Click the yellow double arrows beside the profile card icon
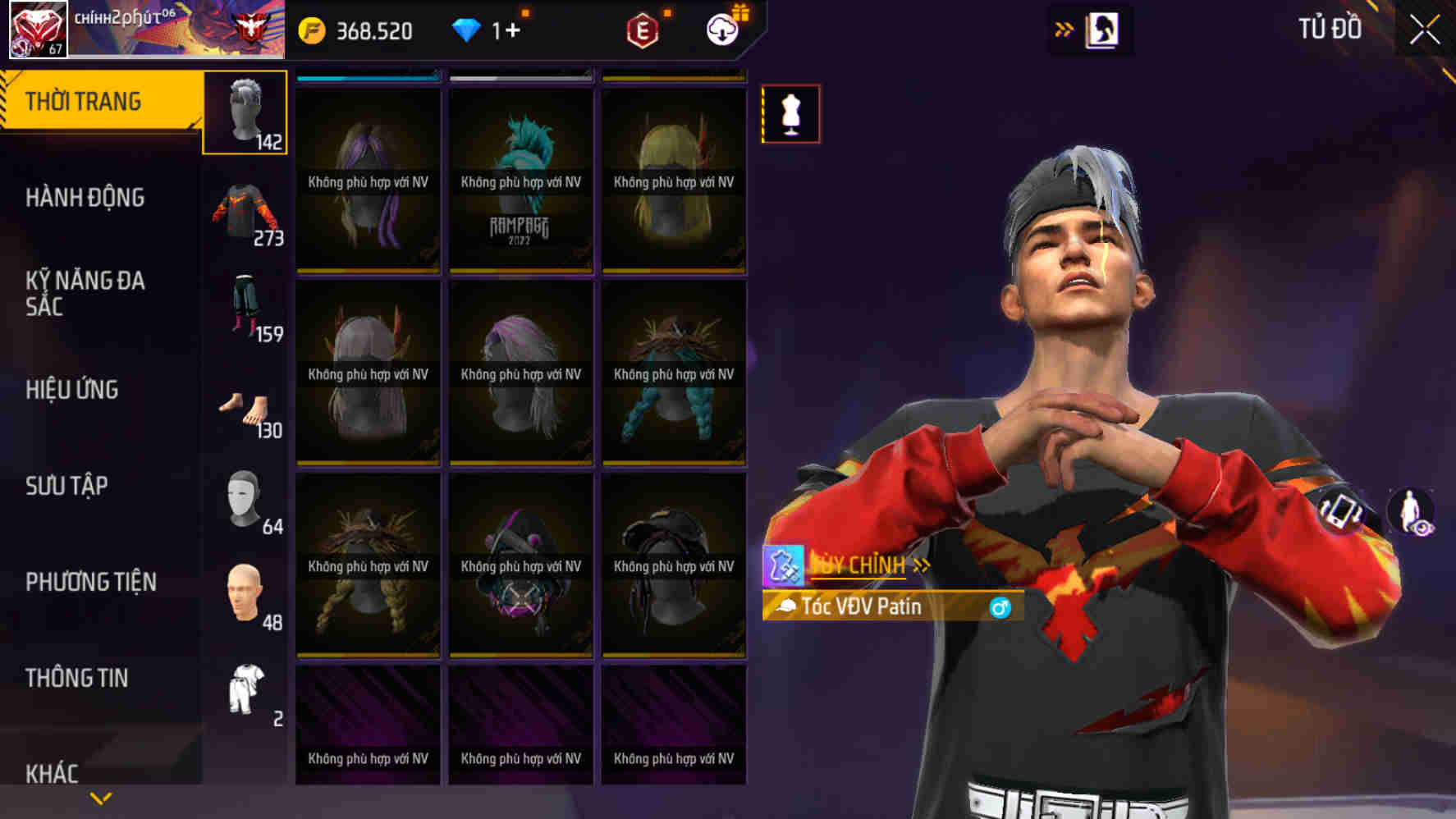The height and width of the screenshot is (819, 1456). [x=1065, y=27]
